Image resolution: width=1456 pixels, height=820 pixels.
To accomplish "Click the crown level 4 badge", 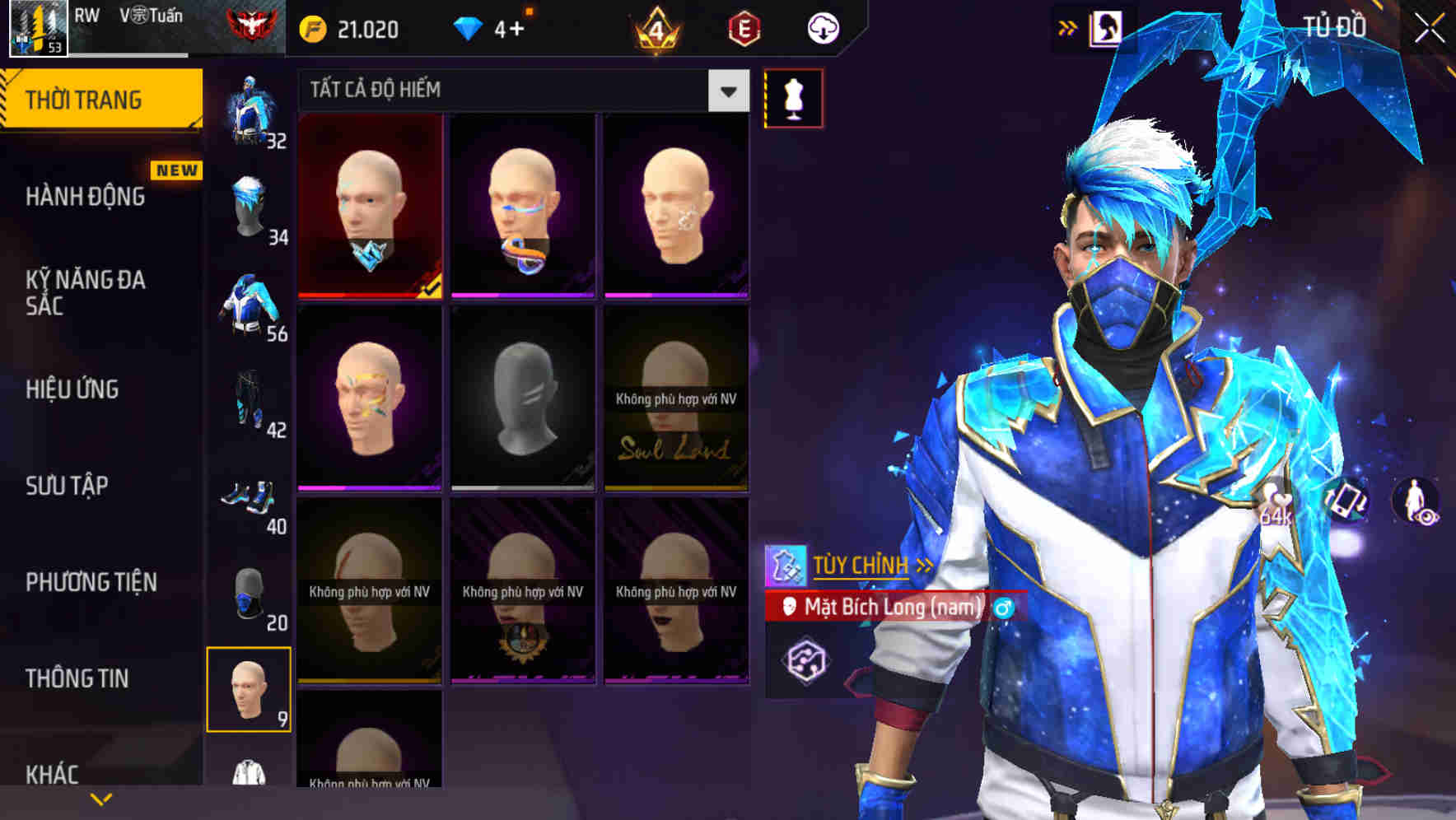I will [x=657, y=28].
